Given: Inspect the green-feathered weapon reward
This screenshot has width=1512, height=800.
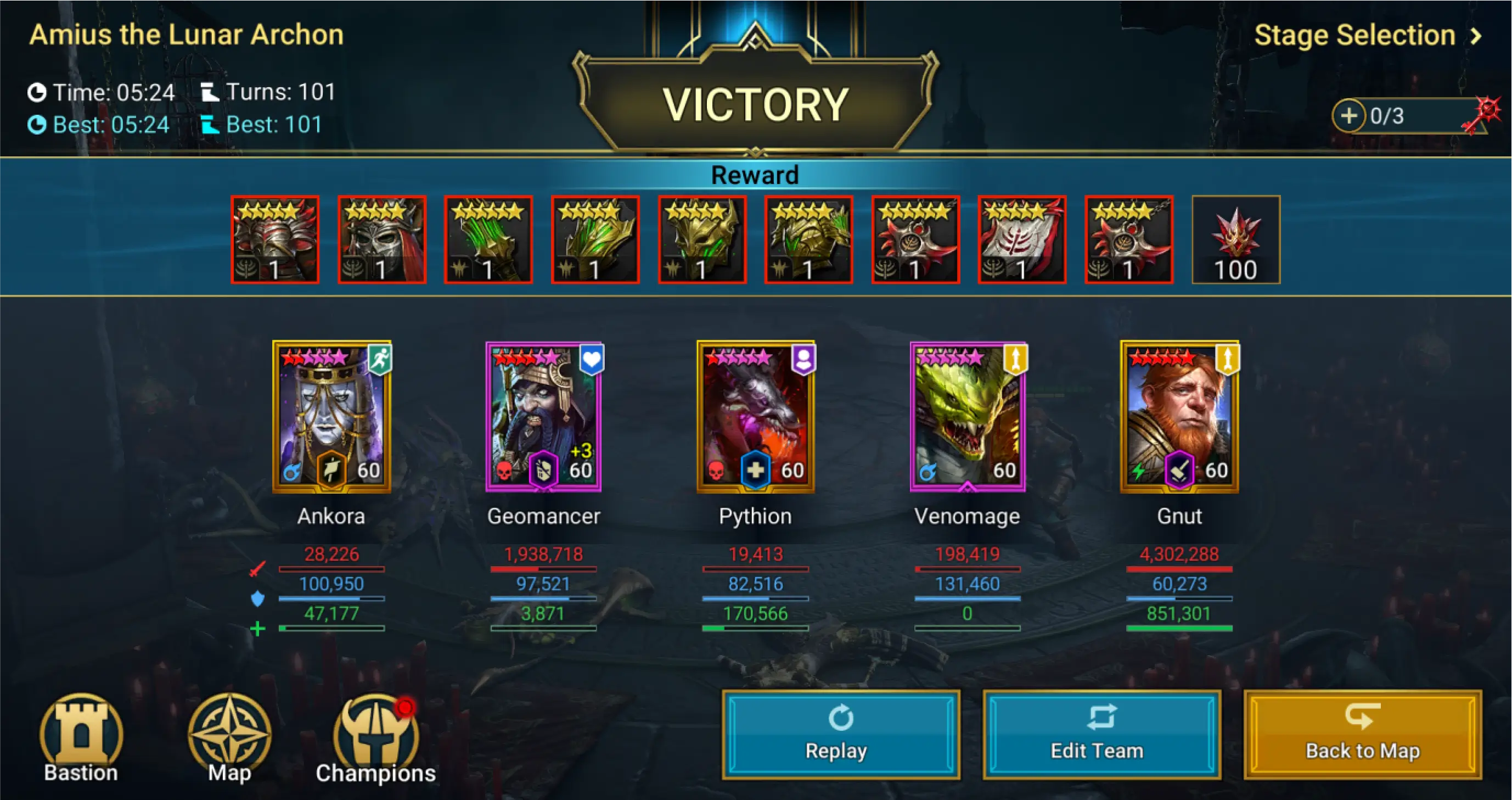Looking at the screenshot, I should (488, 239).
